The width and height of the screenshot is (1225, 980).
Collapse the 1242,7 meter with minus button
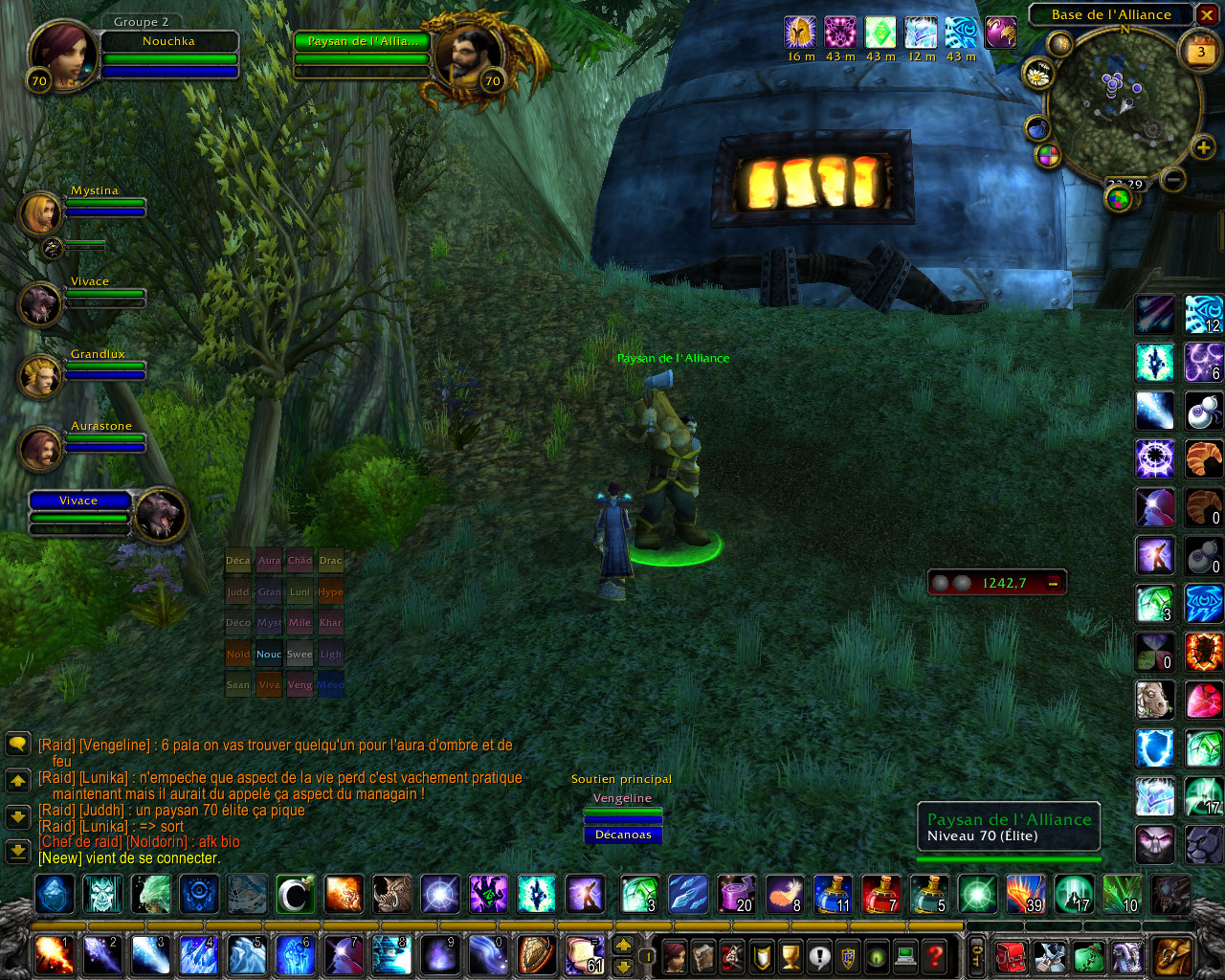[x=1053, y=583]
